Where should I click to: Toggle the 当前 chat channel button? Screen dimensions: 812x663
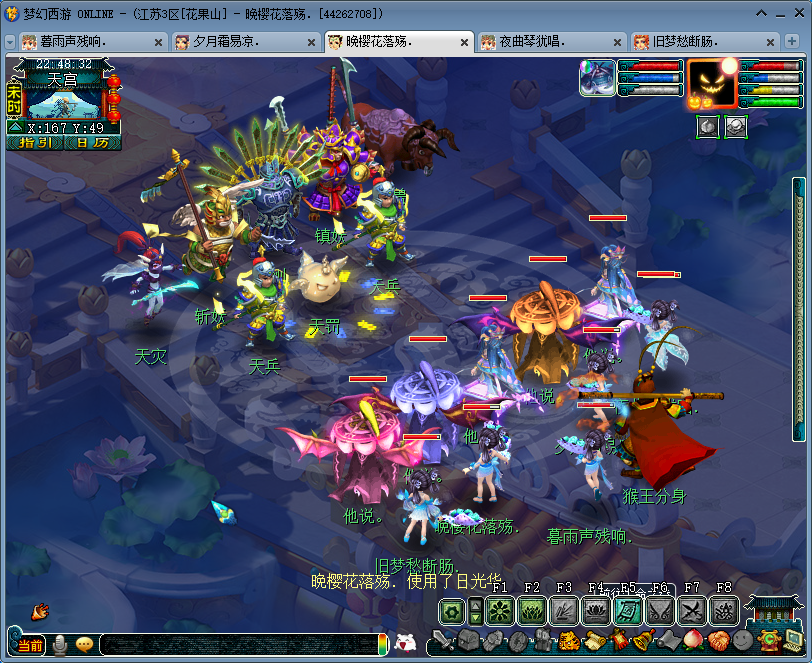point(30,645)
